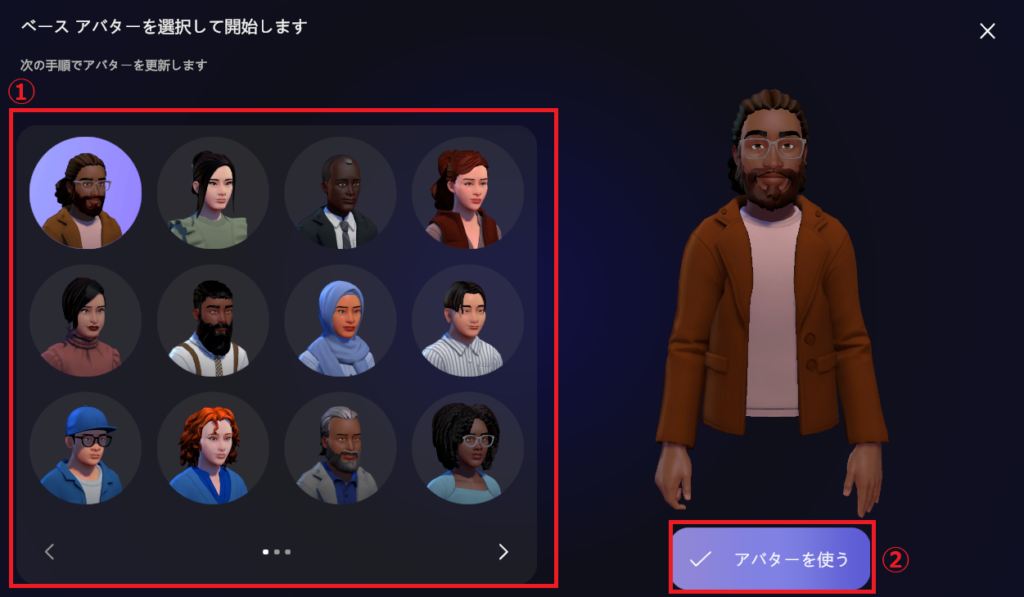Choose the woman in pink turtleneck avatar
The width and height of the screenshot is (1024, 597).
85,320
